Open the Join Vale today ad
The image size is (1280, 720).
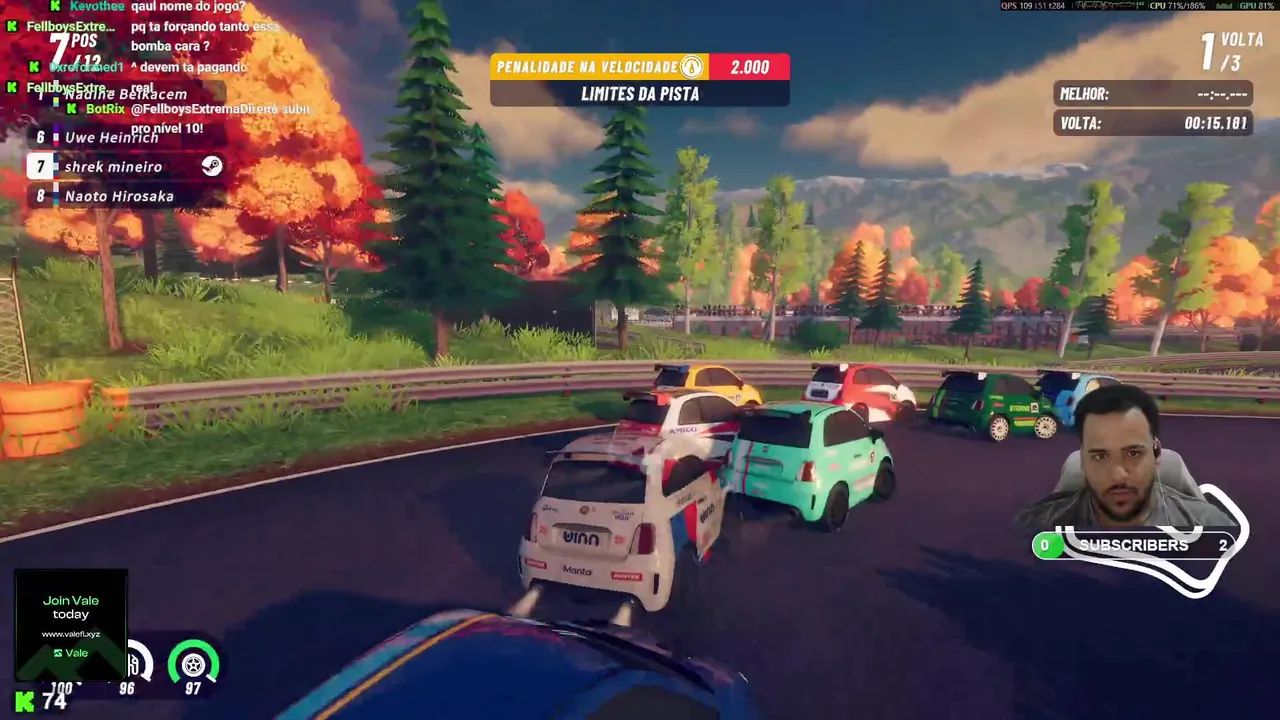[71, 625]
